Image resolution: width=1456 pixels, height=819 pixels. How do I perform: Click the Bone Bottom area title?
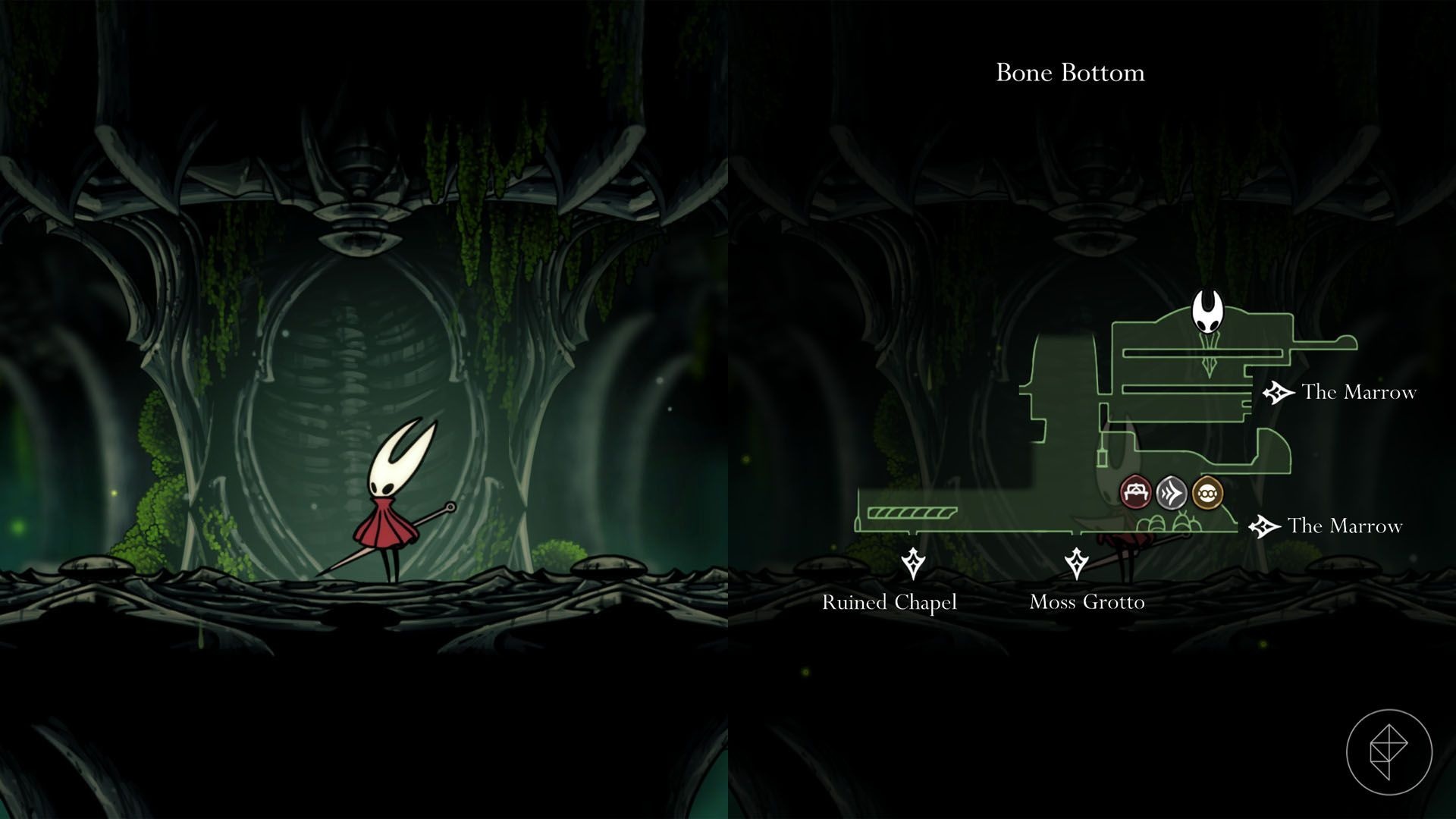click(1070, 73)
